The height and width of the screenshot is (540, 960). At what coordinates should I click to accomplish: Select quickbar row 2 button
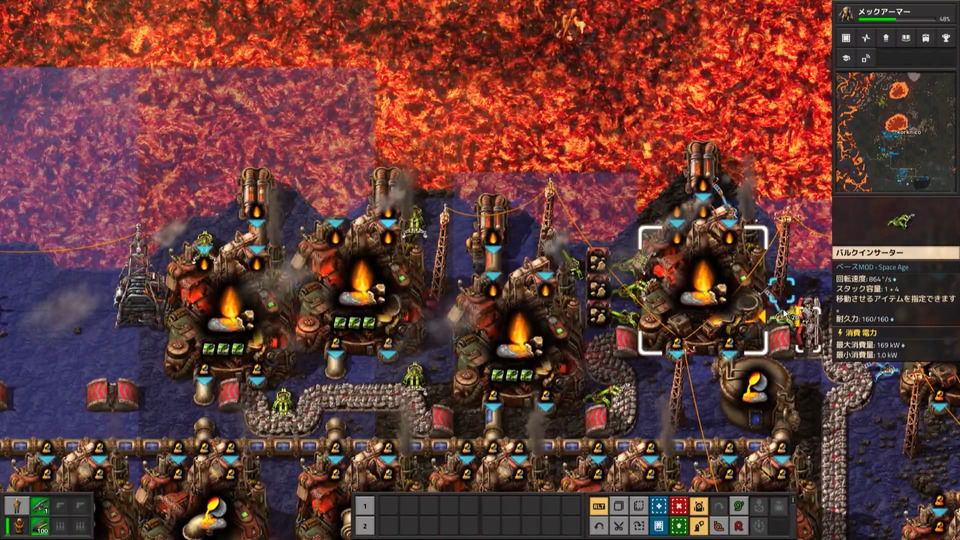tap(365, 526)
